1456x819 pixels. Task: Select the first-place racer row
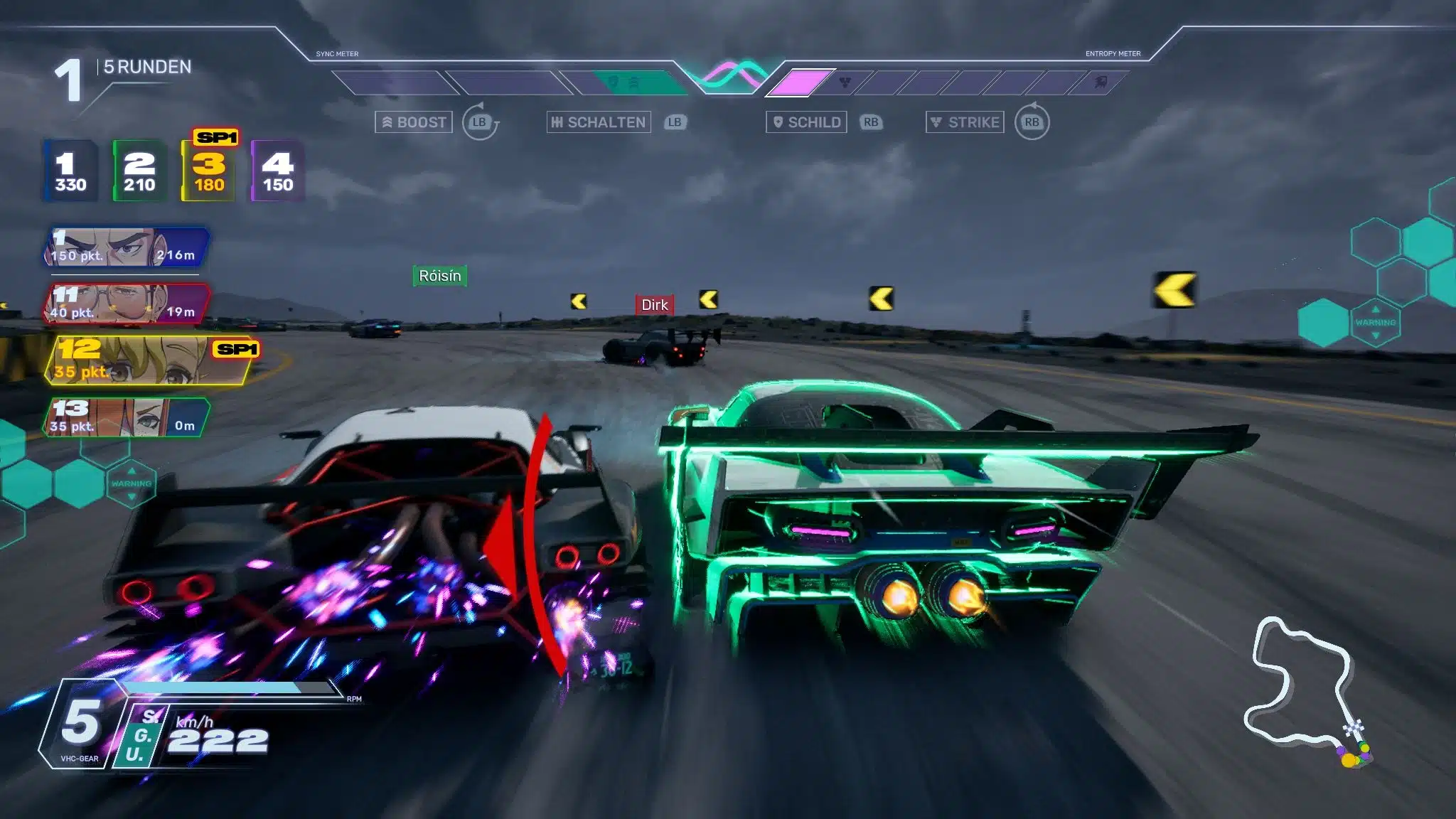[127, 247]
